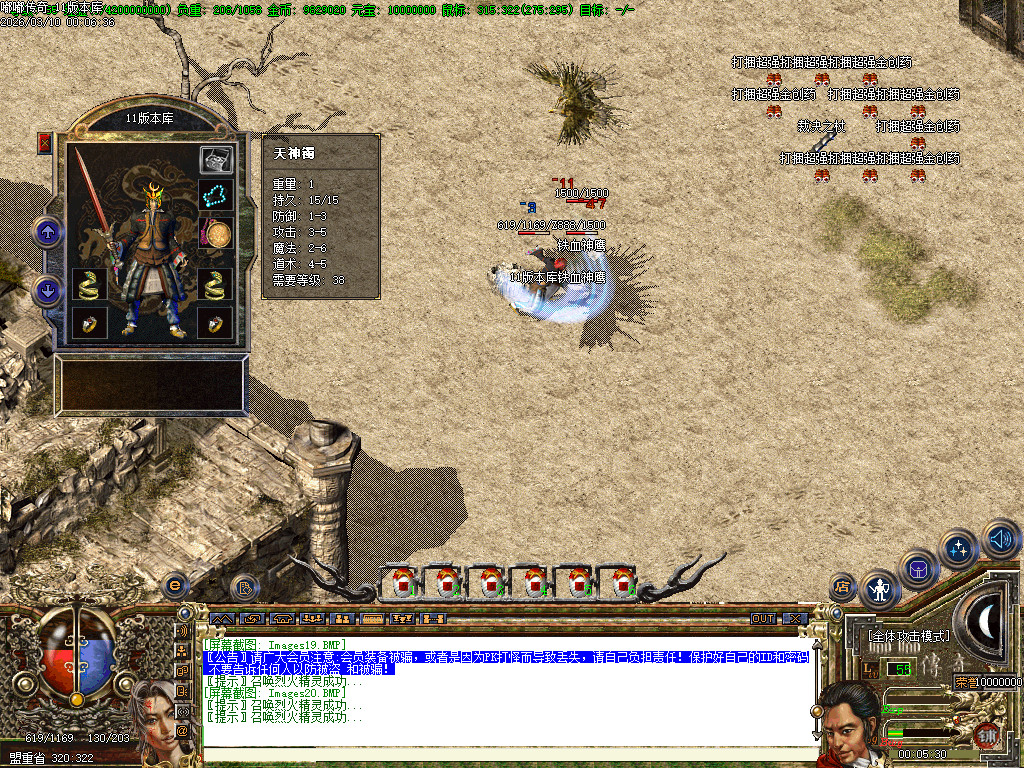Screen dimensions: 1024x768
Task: Open the skills sparkle button
Action: click(958, 548)
